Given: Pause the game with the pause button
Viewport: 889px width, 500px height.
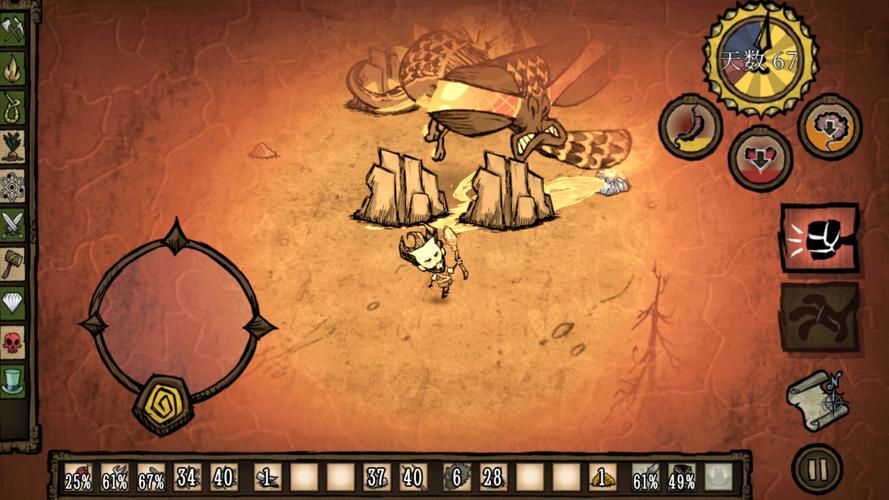Looking at the screenshot, I should tap(816, 469).
